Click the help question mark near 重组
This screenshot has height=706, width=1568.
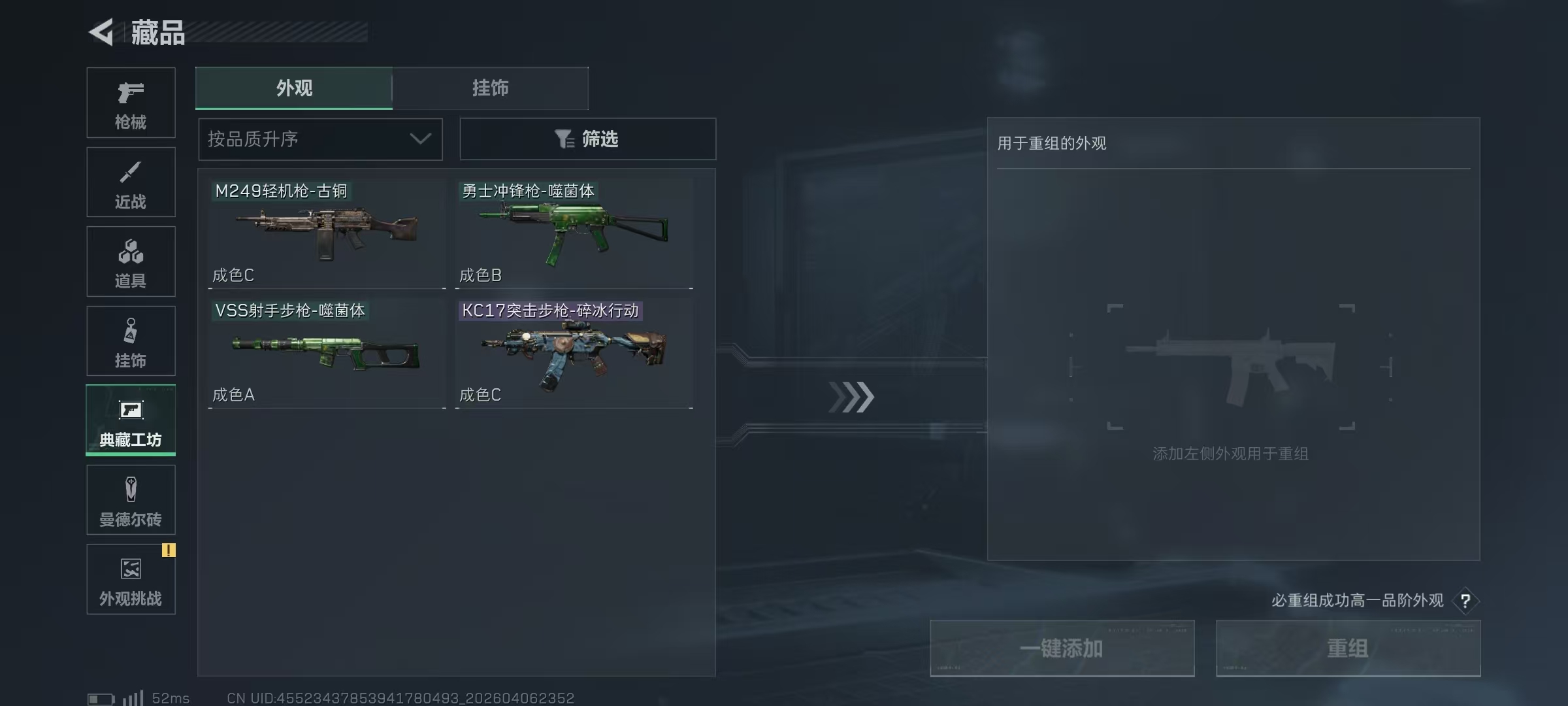(x=1465, y=601)
